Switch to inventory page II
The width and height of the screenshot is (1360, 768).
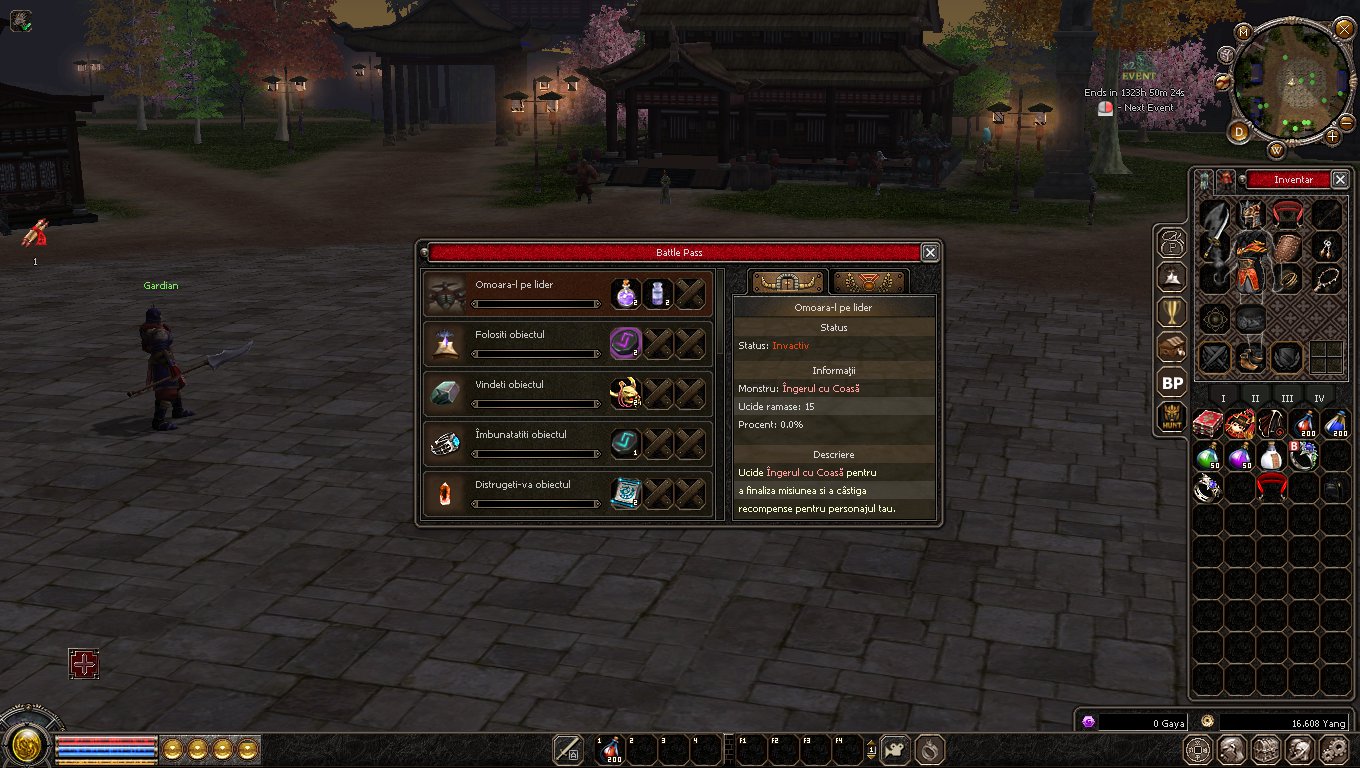[1255, 399]
